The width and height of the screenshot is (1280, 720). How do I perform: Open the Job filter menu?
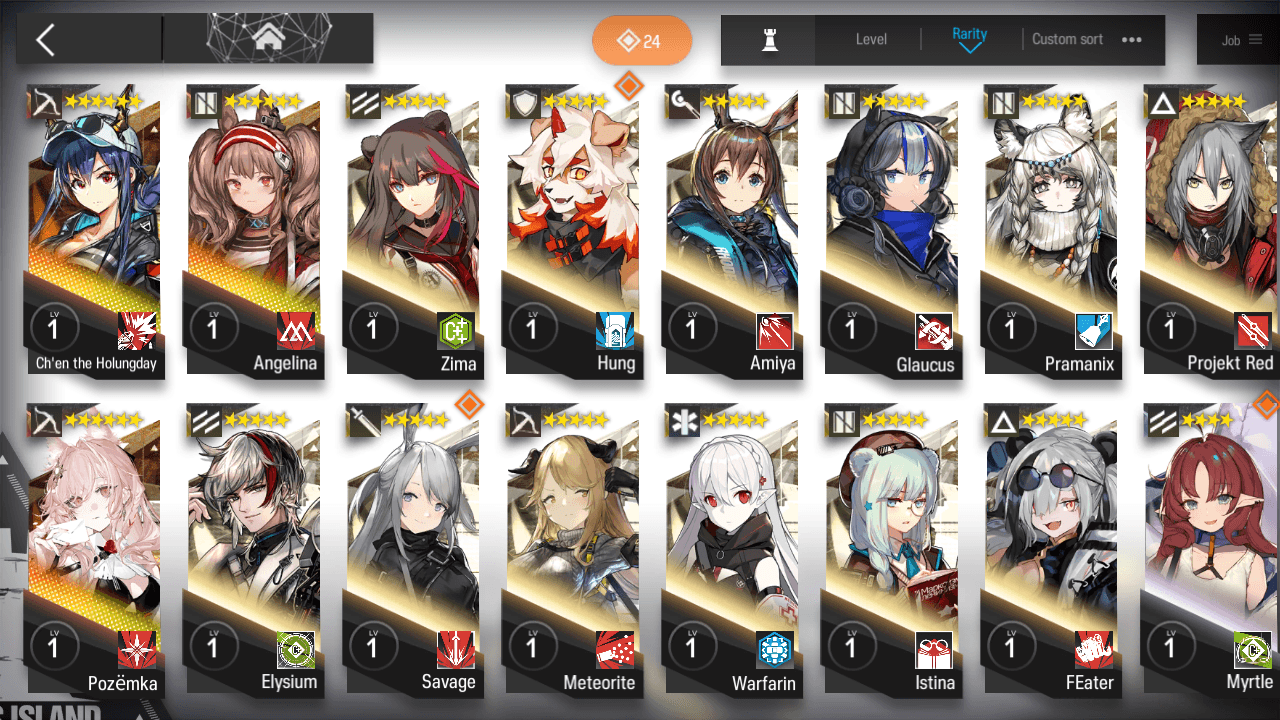point(1240,40)
